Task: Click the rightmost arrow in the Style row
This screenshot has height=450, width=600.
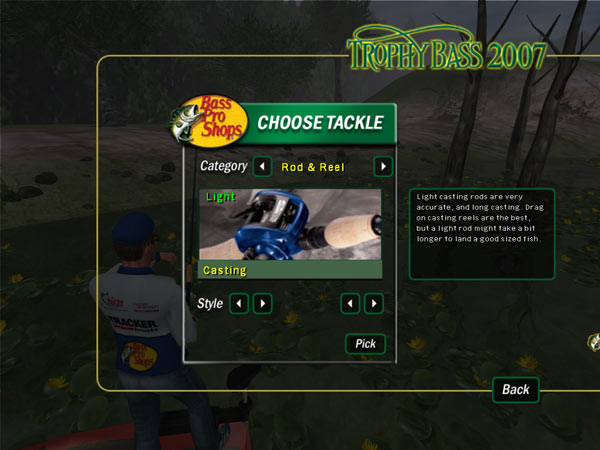Action: (x=374, y=302)
